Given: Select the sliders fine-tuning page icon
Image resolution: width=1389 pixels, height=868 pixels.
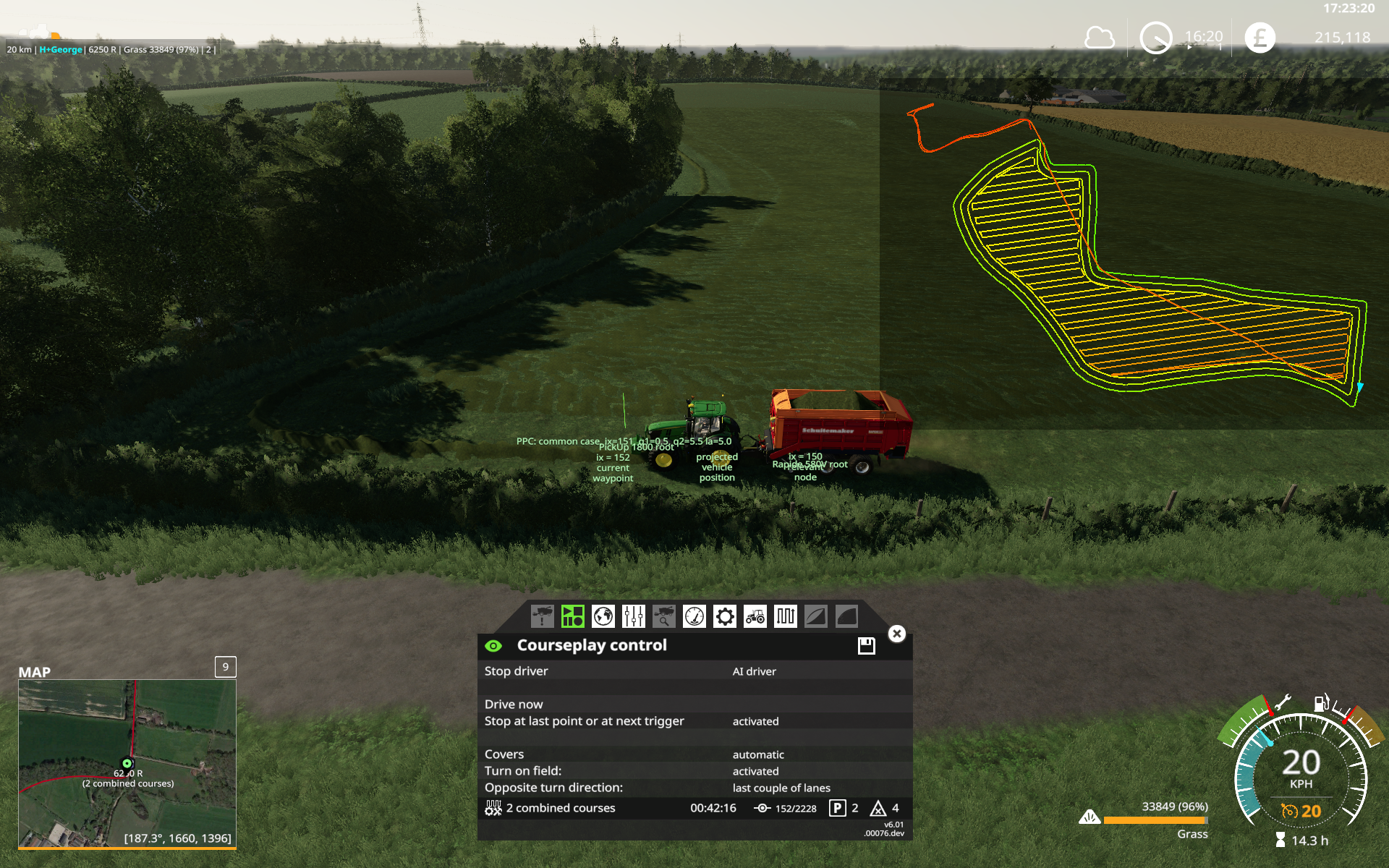Looking at the screenshot, I should [x=633, y=616].
